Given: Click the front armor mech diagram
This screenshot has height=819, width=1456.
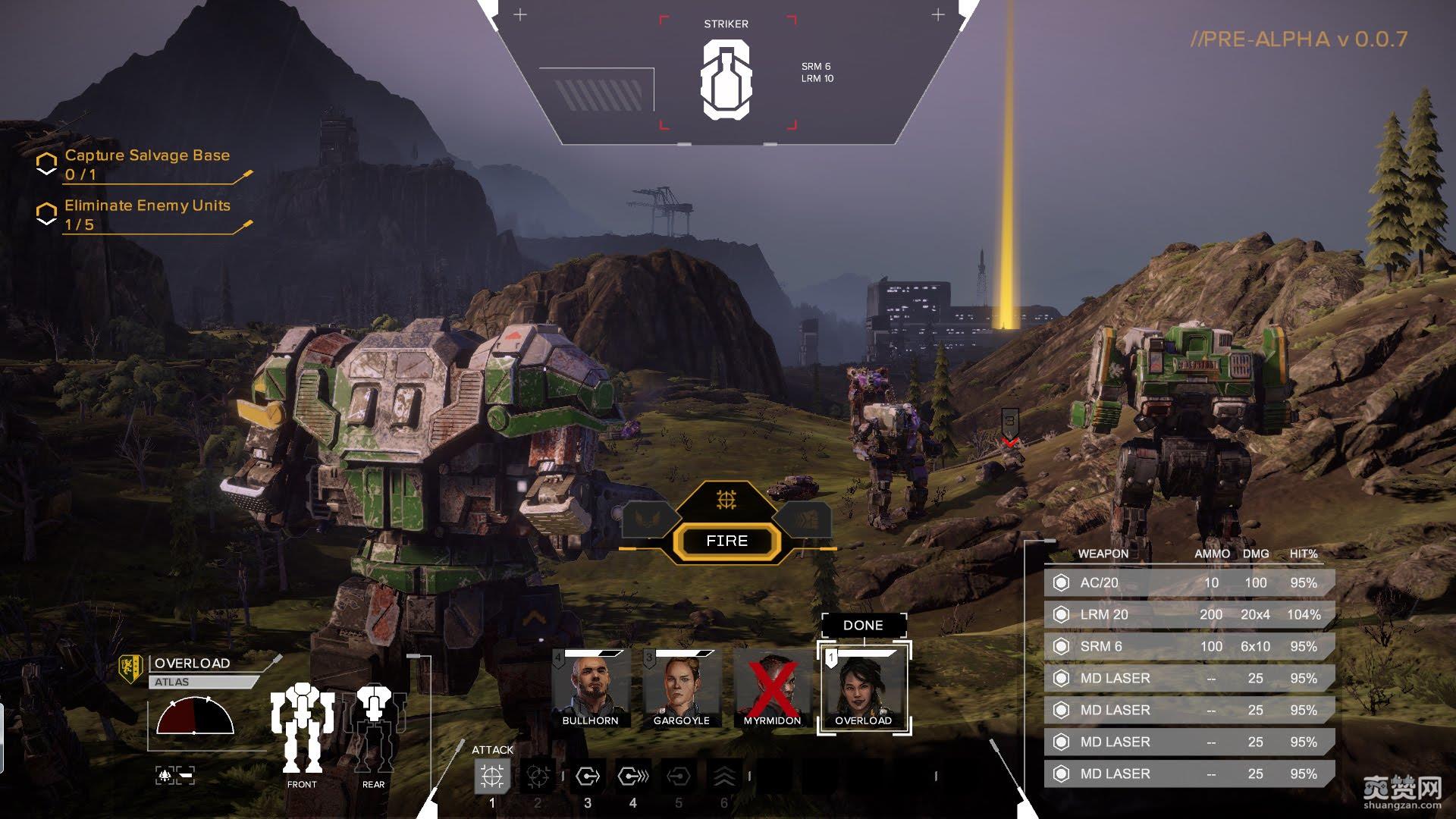Looking at the screenshot, I should click(302, 726).
